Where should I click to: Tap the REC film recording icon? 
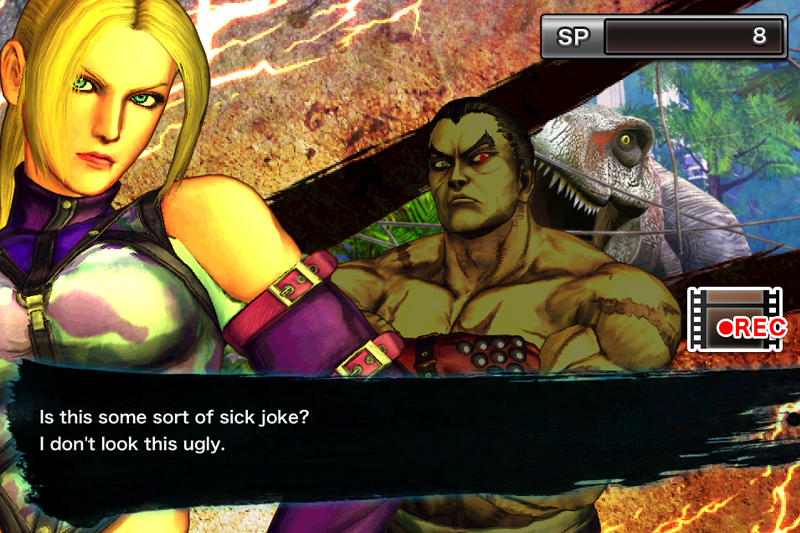tap(735, 319)
